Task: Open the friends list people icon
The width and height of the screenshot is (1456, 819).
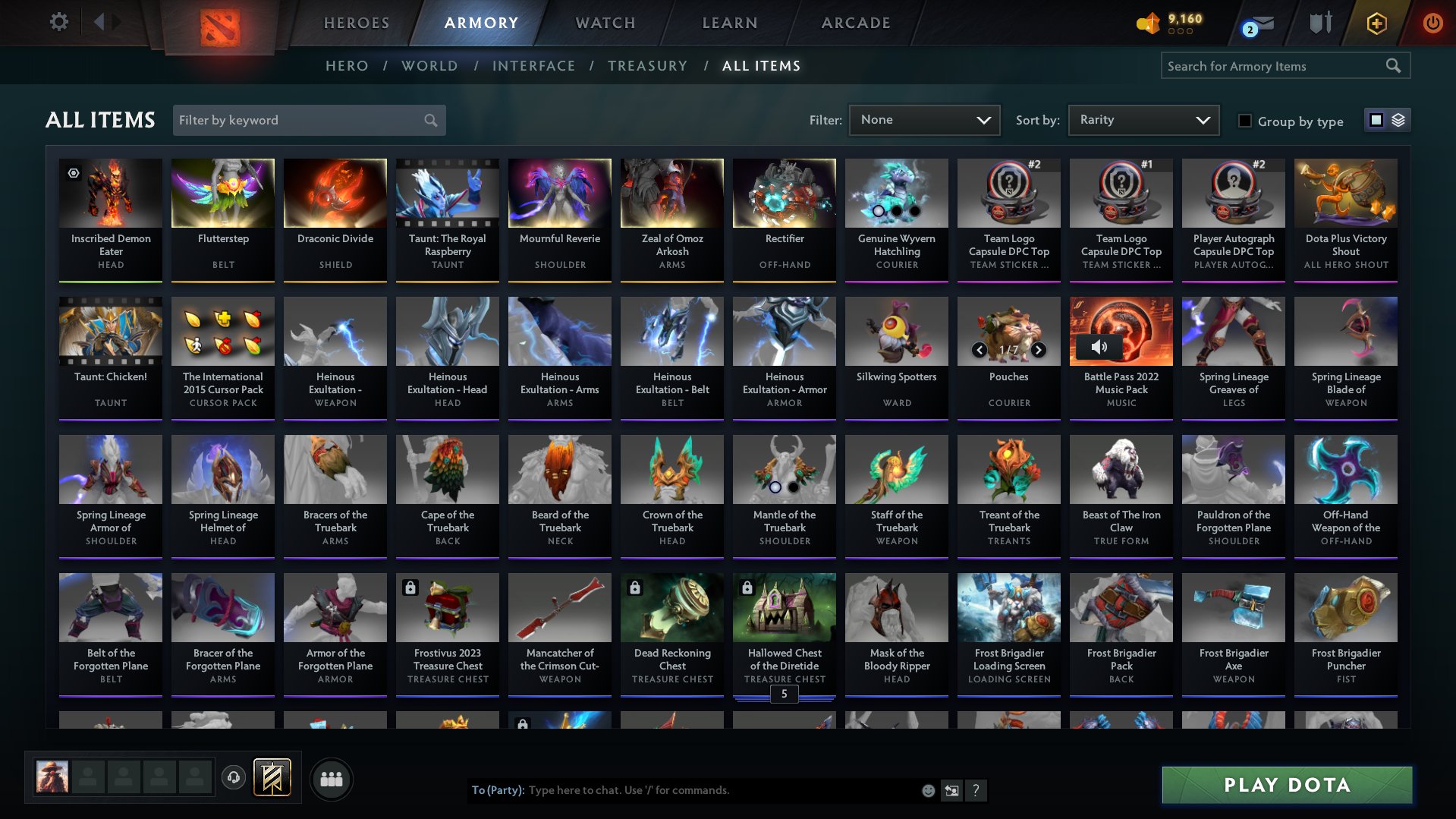Action: click(332, 778)
